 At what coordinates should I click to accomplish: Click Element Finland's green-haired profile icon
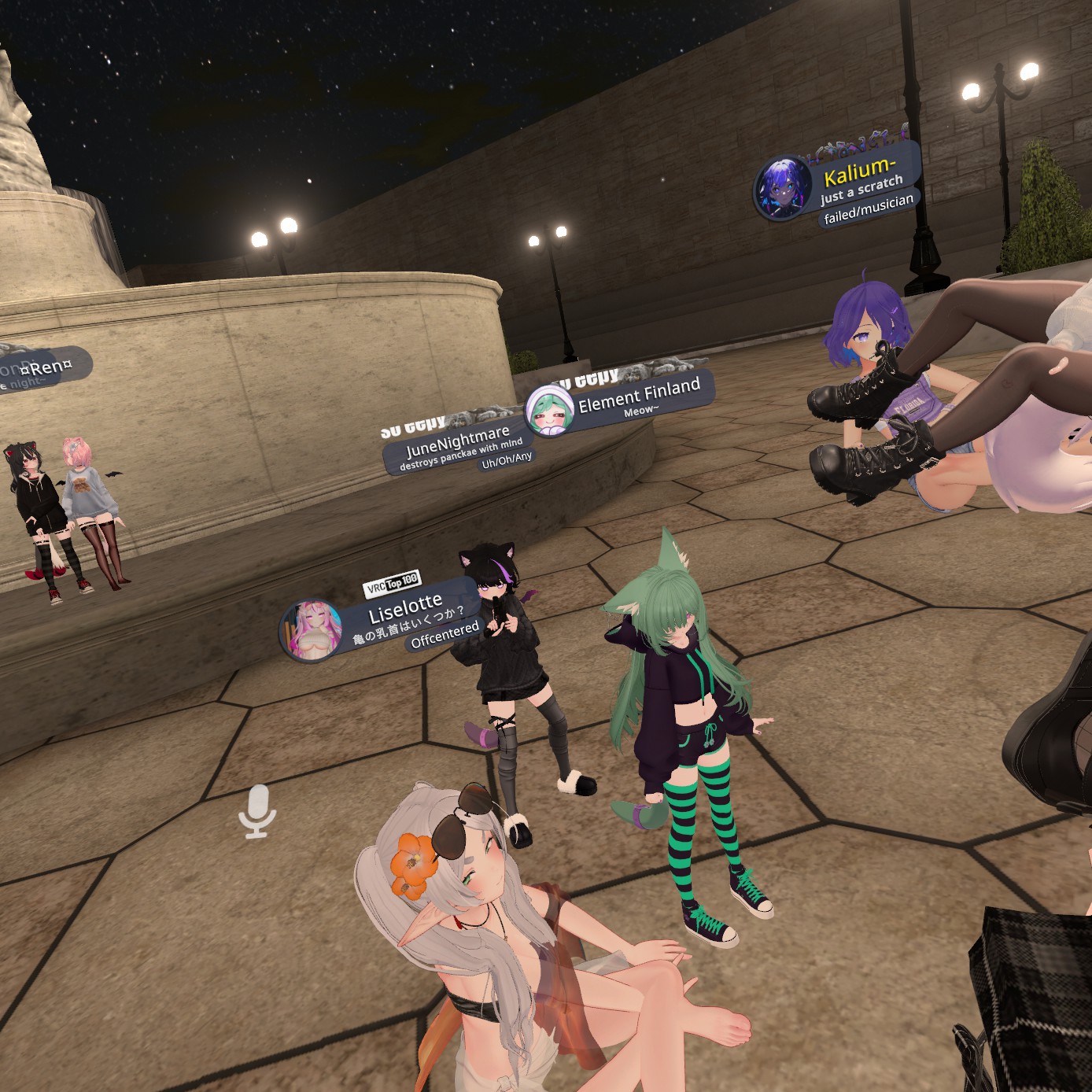tap(549, 410)
